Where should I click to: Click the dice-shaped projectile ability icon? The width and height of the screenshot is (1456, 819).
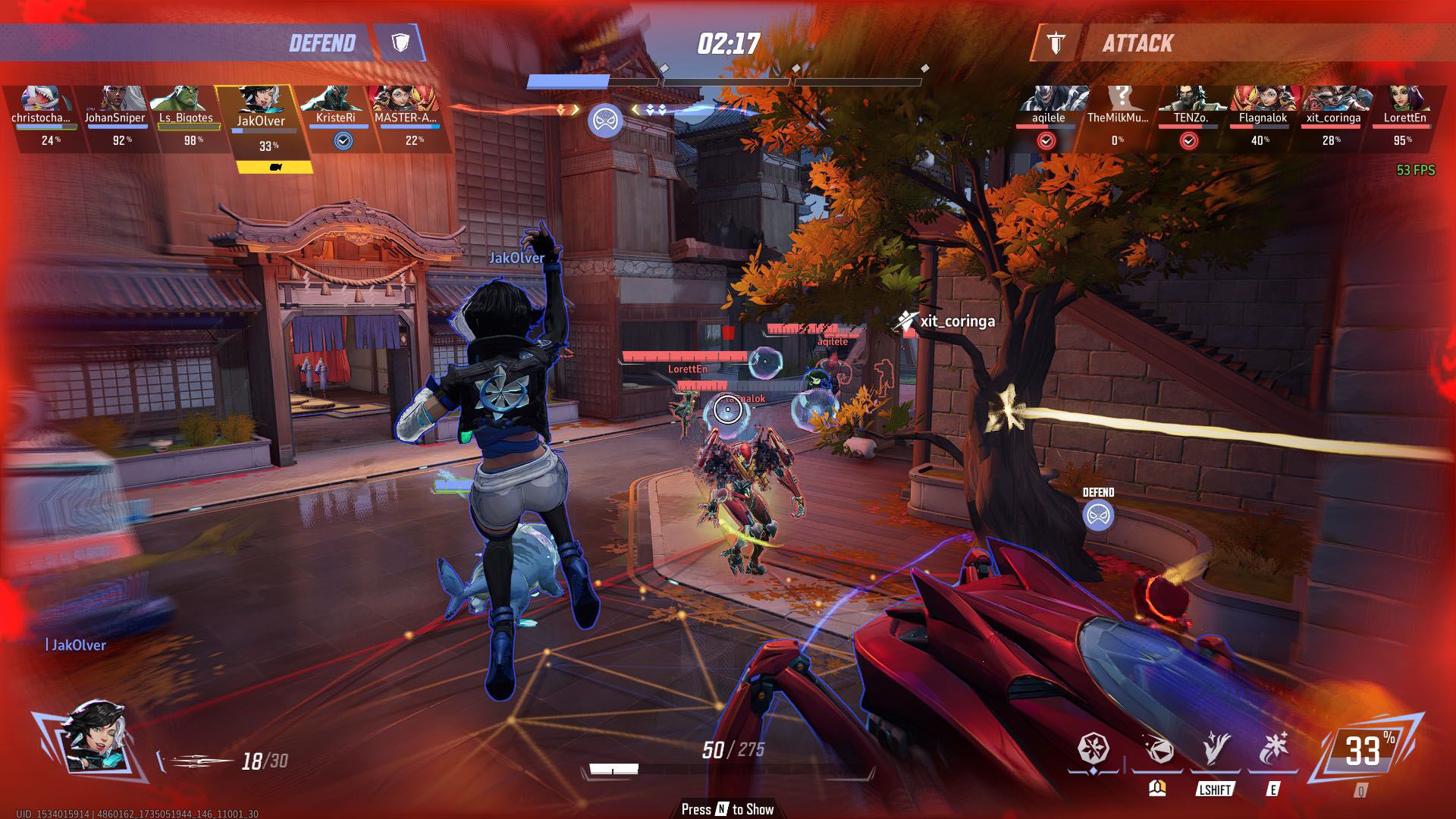(1158, 749)
